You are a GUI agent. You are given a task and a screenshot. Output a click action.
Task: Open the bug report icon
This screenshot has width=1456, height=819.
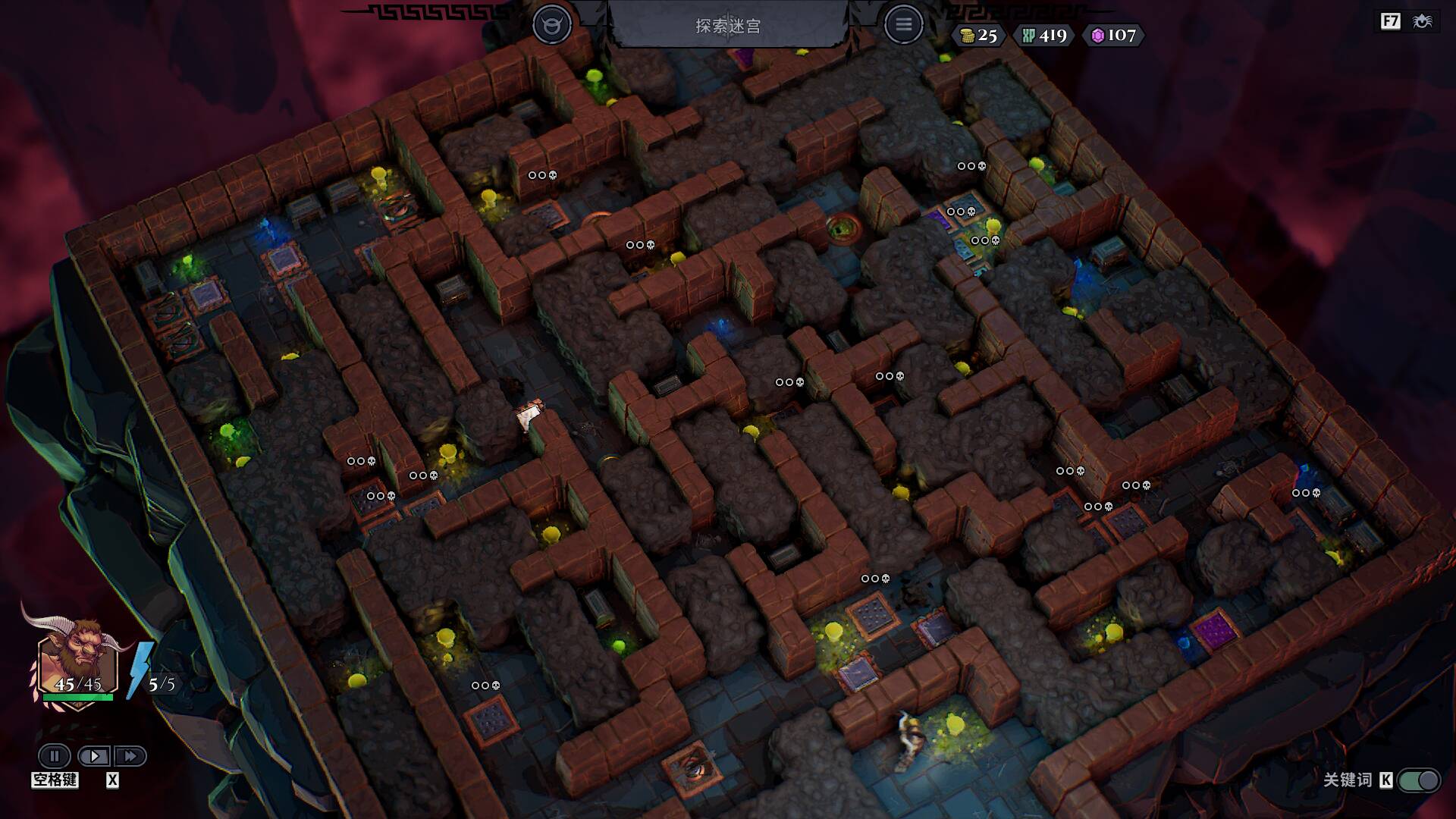(x=1422, y=21)
